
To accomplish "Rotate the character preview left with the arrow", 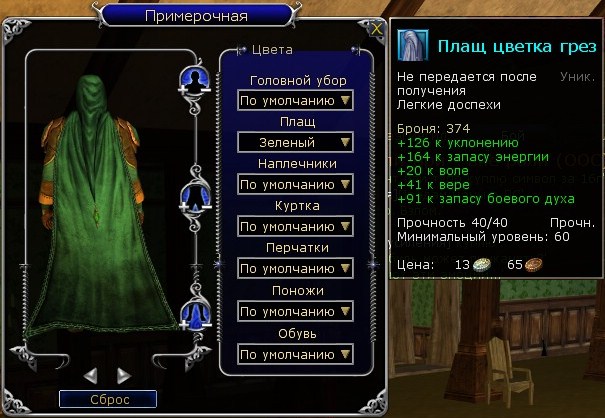I will click(90, 376).
